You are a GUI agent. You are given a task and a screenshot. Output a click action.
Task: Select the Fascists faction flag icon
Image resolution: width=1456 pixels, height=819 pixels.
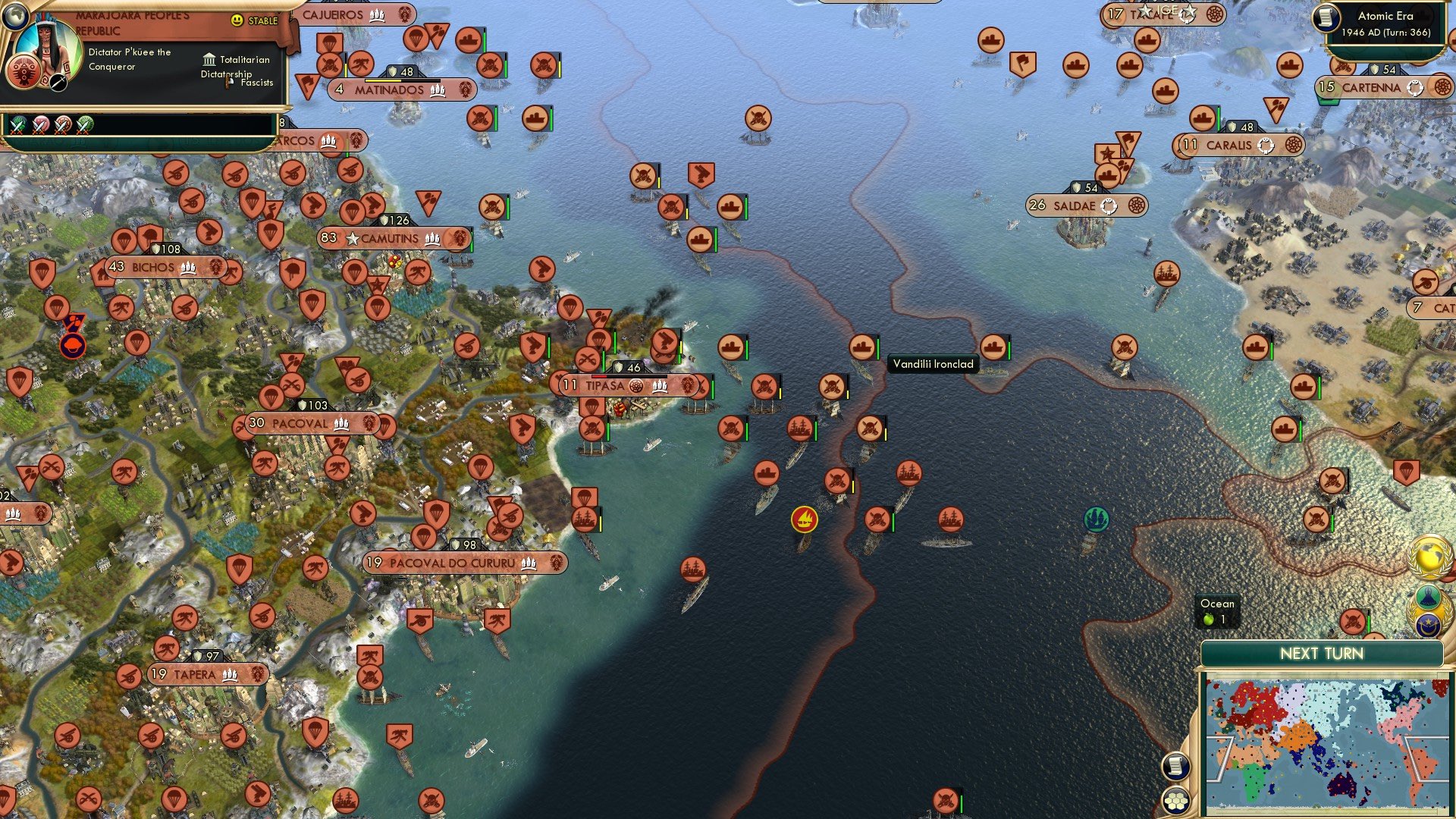click(x=229, y=83)
